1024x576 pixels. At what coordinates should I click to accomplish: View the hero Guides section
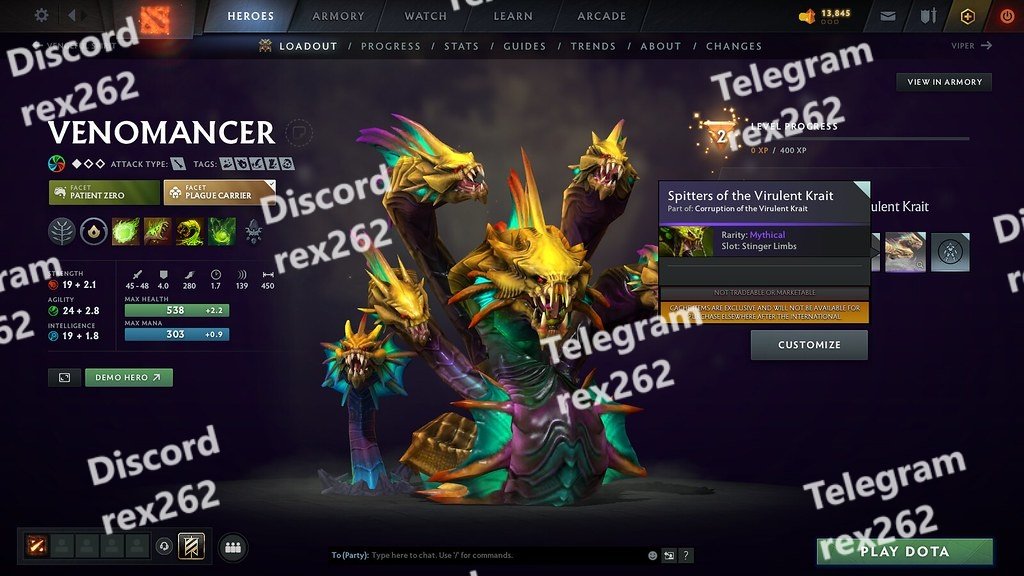coord(524,46)
